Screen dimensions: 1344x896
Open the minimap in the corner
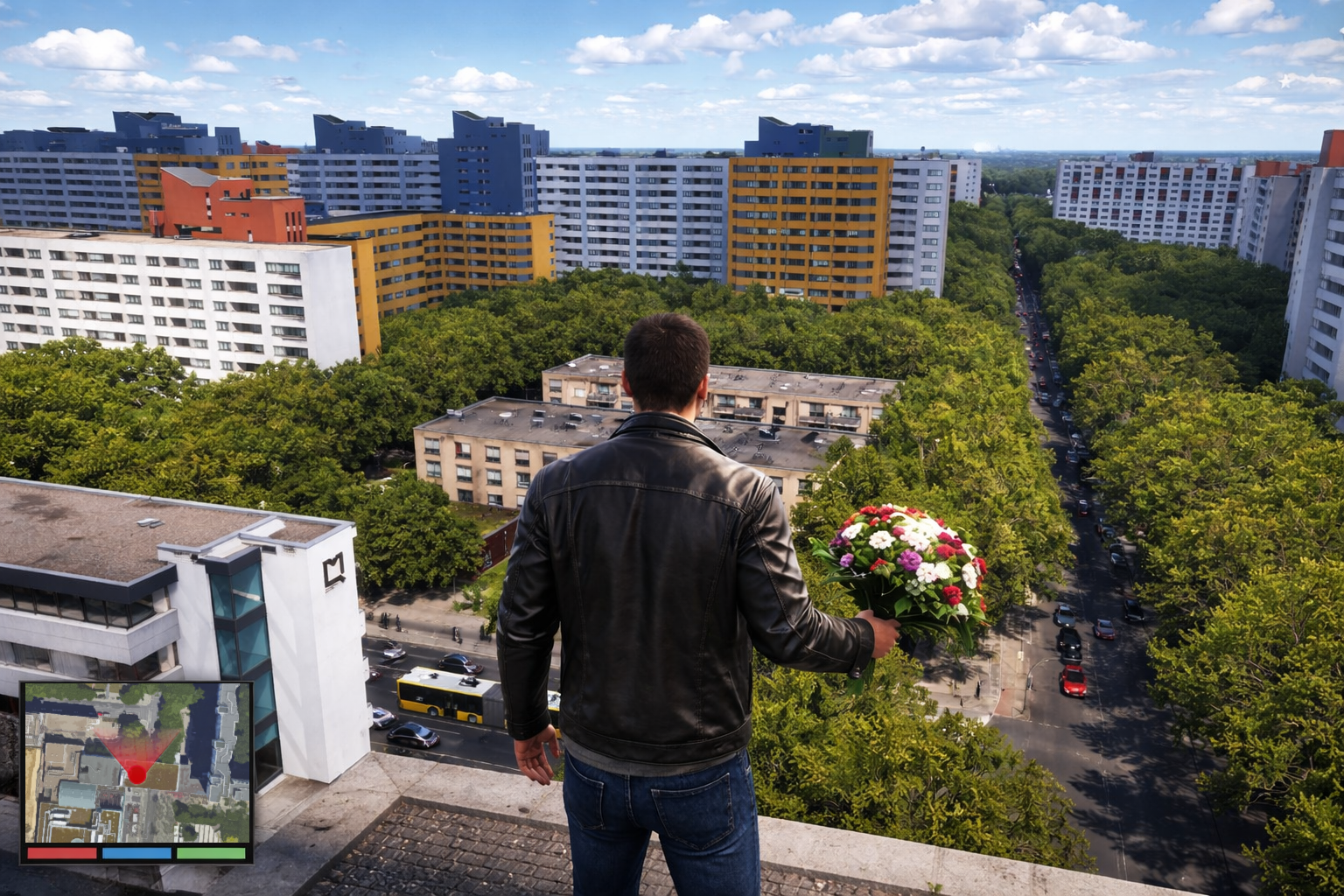(x=136, y=763)
